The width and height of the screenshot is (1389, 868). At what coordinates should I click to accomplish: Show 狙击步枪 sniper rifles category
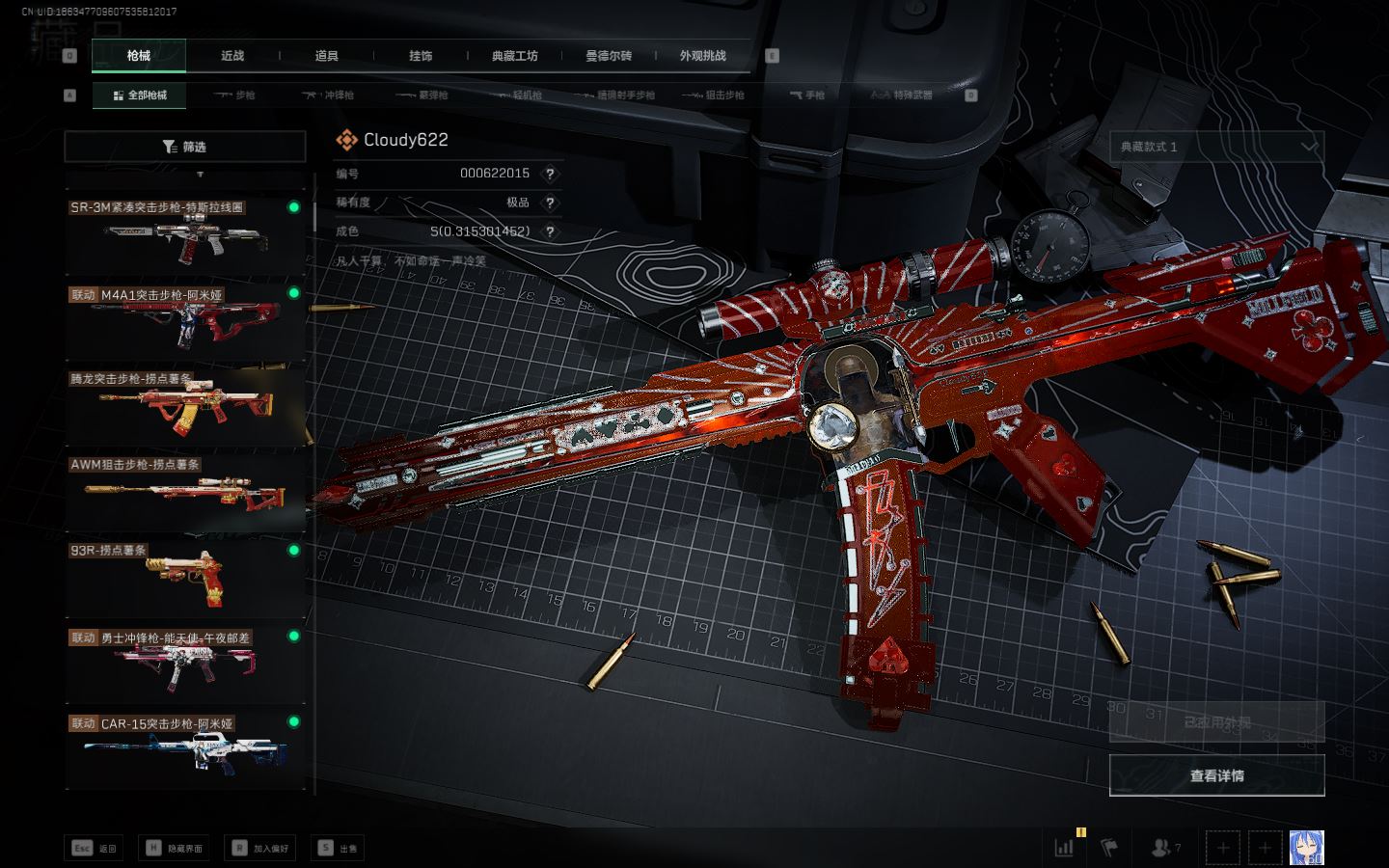pos(714,95)
